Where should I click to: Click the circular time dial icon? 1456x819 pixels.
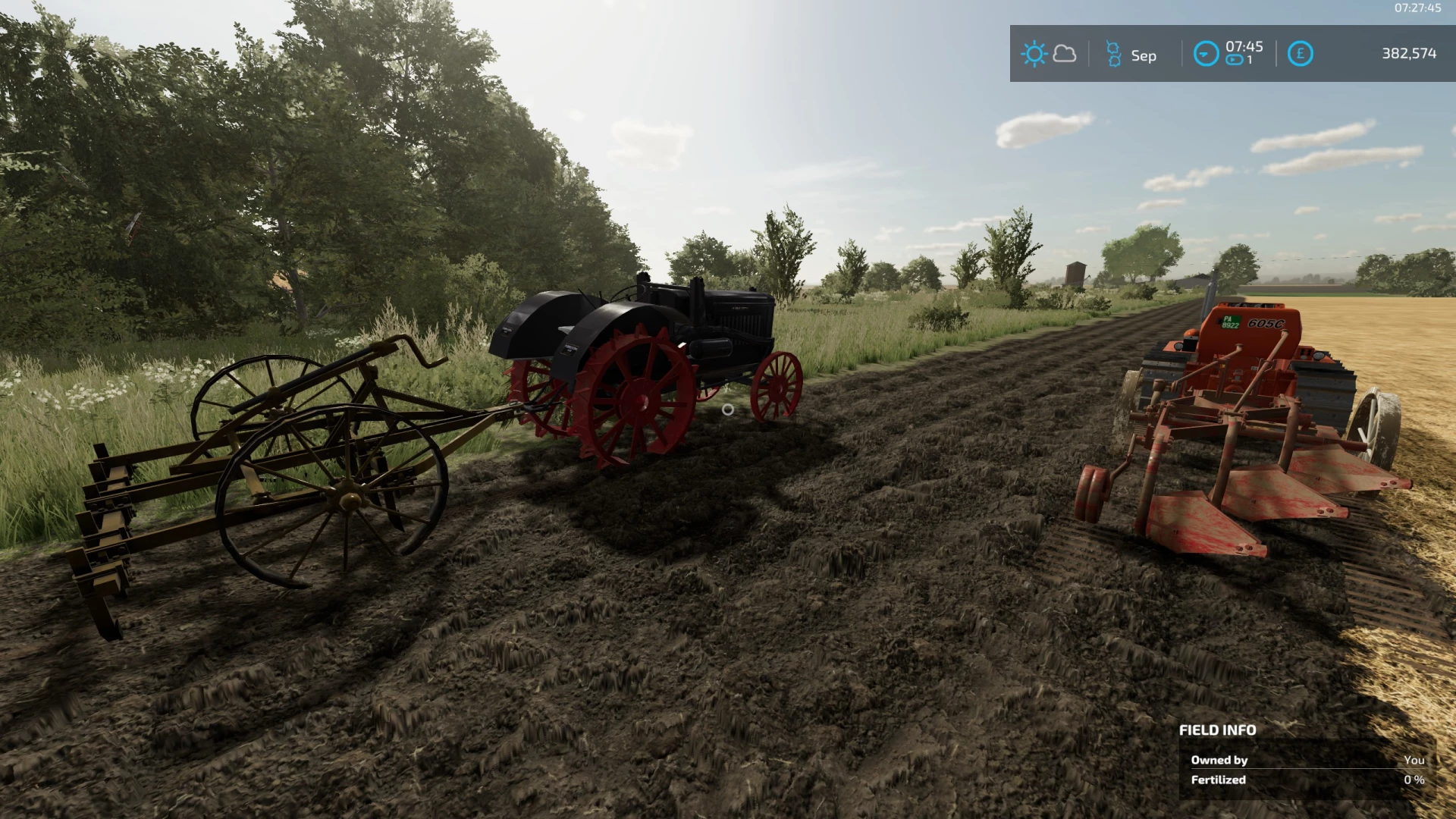1206,54
